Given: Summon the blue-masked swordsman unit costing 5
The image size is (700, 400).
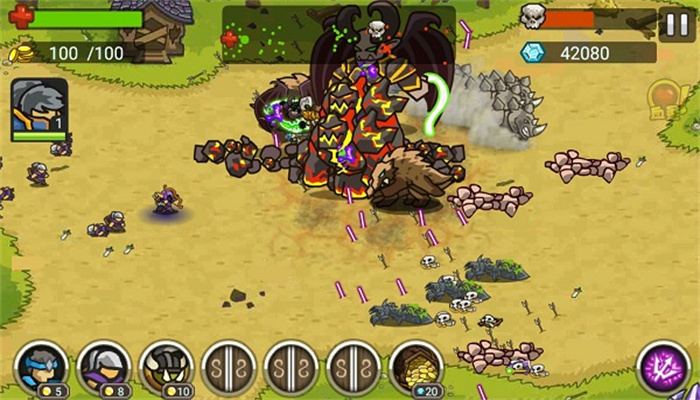Looking at the screenshot, I should [x=42, y=366].
